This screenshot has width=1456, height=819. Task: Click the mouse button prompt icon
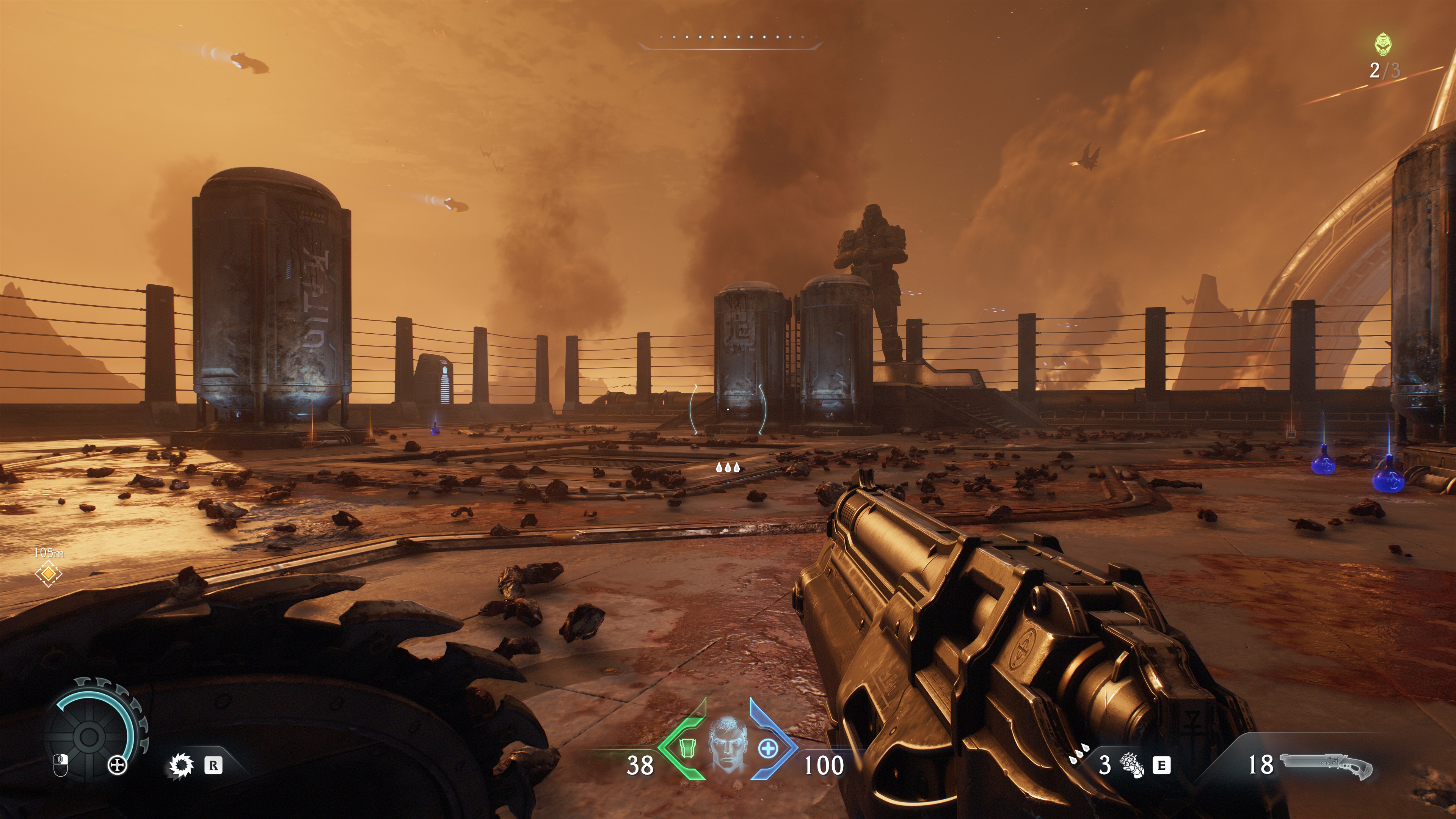point(61,765)
